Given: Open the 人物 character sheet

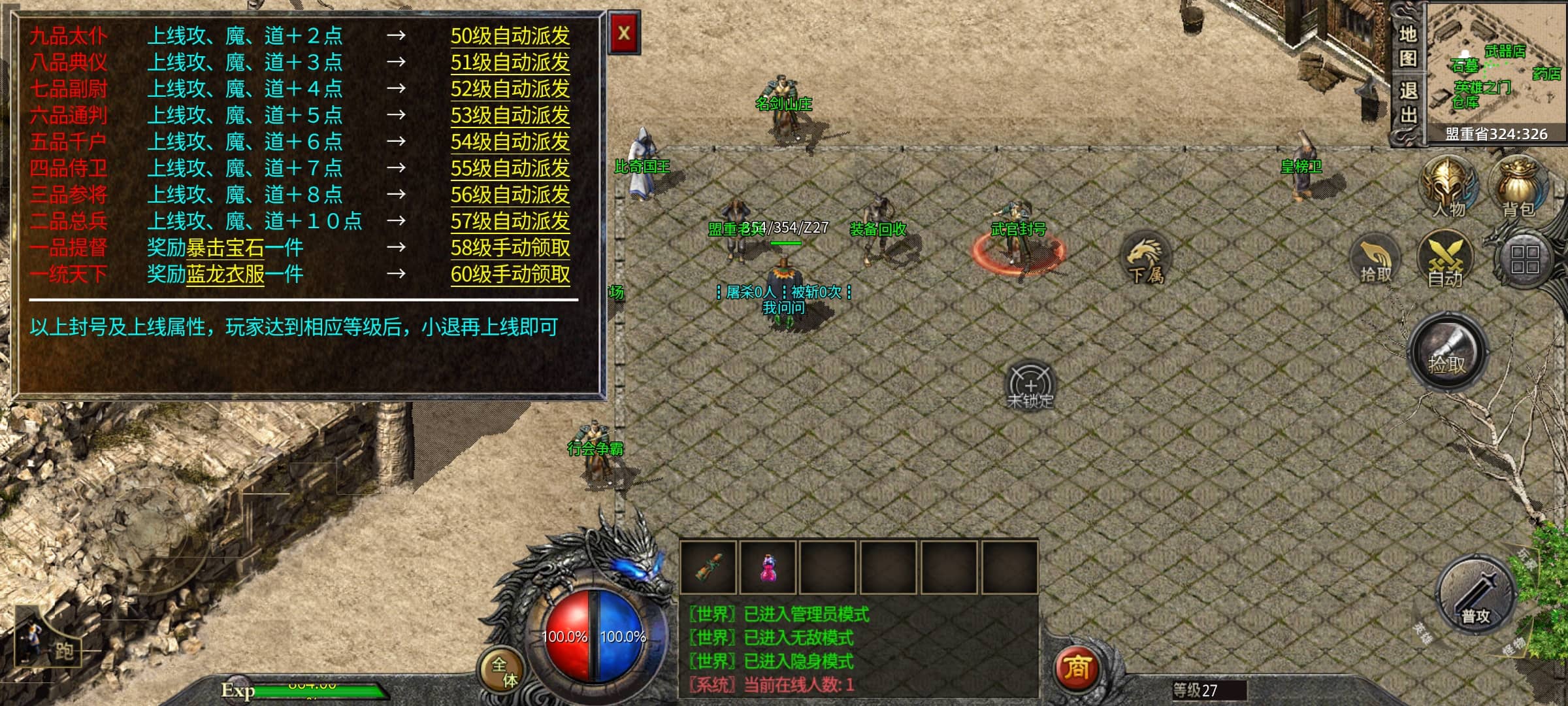Looking at the screenshot, I should click(1448, 186).
